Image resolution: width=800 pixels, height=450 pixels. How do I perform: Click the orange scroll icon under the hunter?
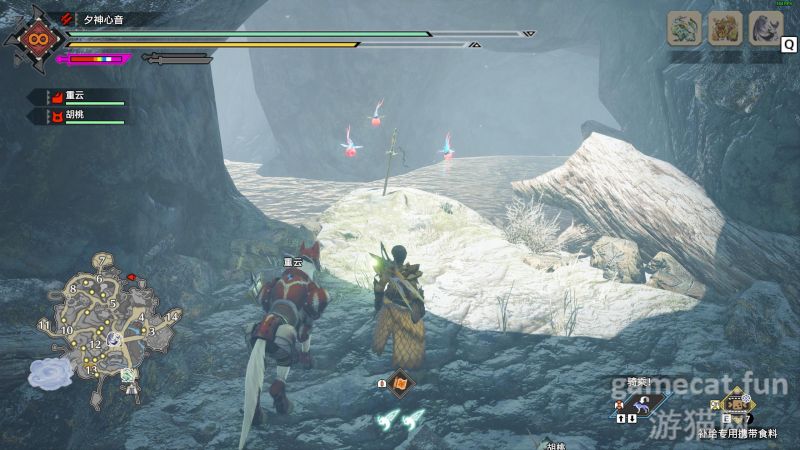pos(400,383)
